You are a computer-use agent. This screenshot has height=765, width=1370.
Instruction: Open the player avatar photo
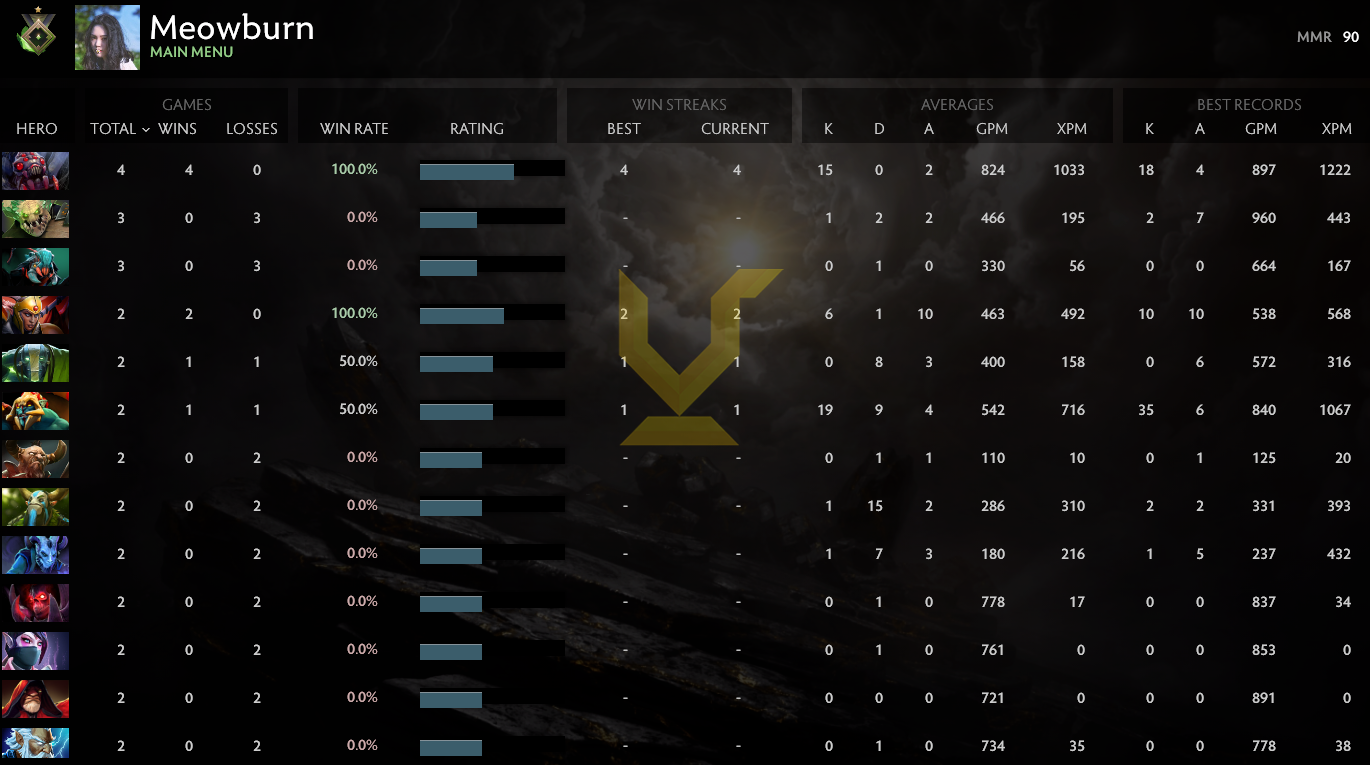point(107,37)
